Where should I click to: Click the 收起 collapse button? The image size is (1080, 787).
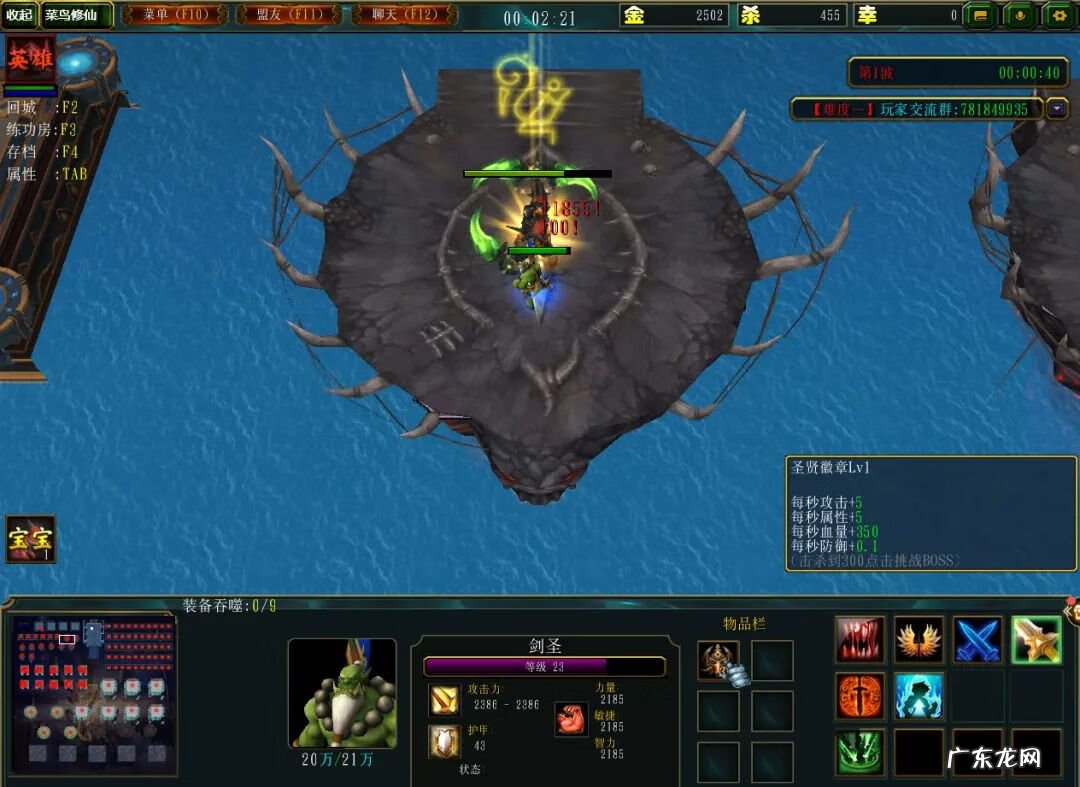tap(19, 15)
